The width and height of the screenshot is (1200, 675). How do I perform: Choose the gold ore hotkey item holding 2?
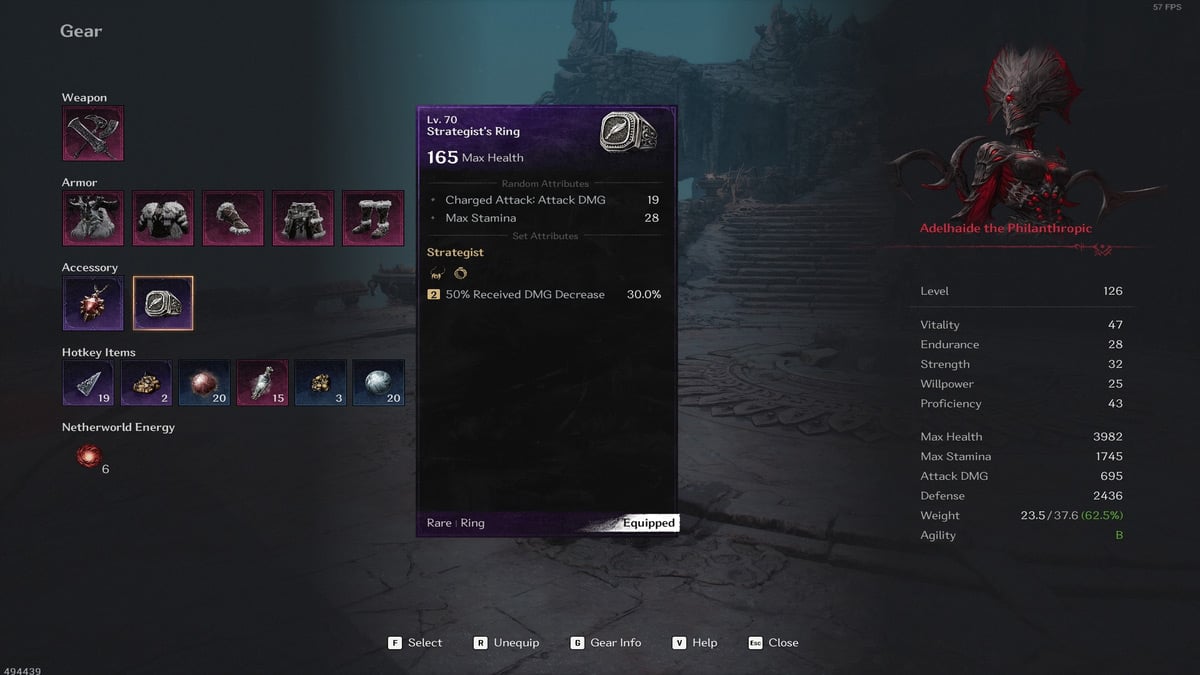tap(146, 383)
